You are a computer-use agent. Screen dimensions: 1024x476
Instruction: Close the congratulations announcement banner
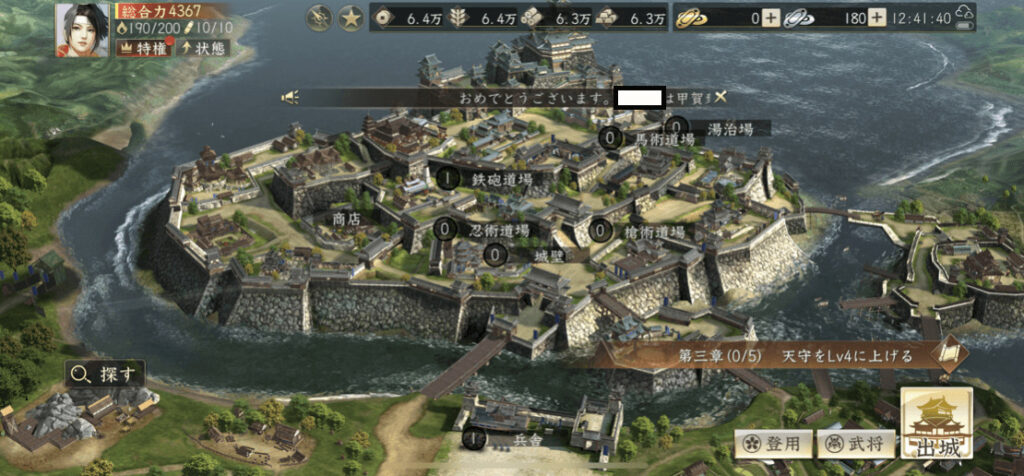(721, 97)
